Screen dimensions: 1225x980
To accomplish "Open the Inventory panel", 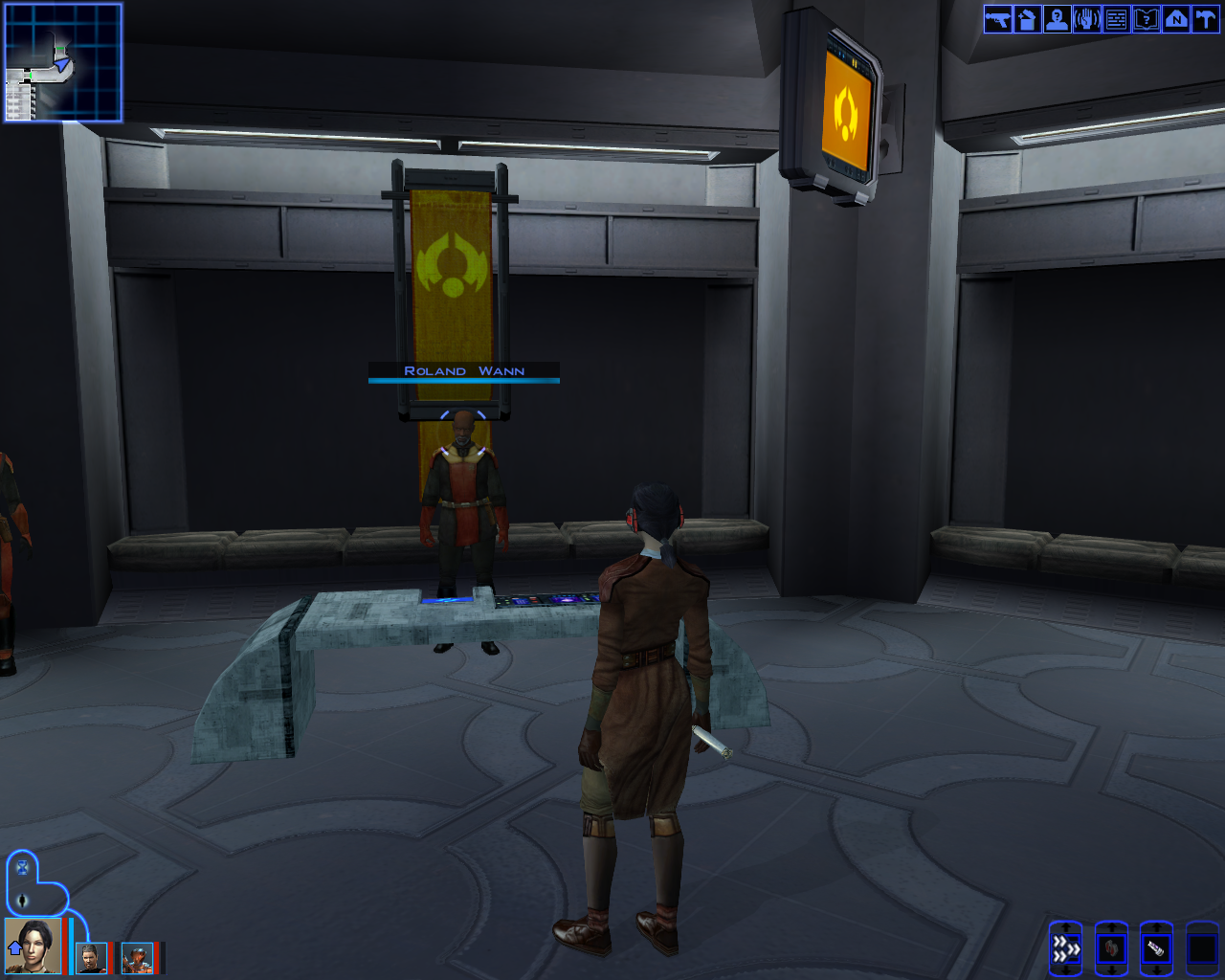I will pos(1026,18).
